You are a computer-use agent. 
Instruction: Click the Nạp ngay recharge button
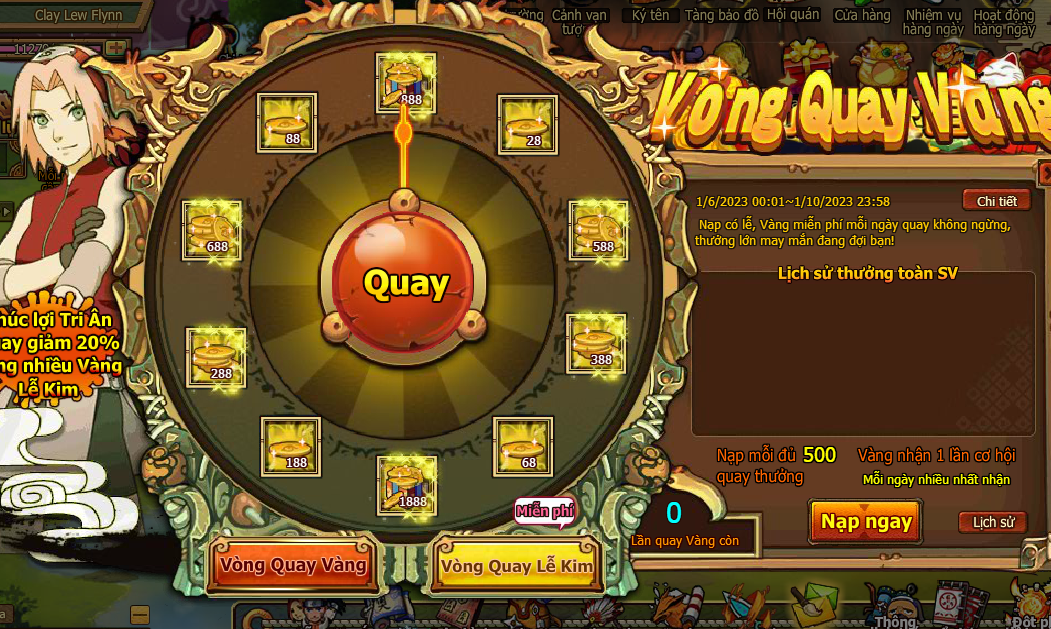click(x=866, y=521)
